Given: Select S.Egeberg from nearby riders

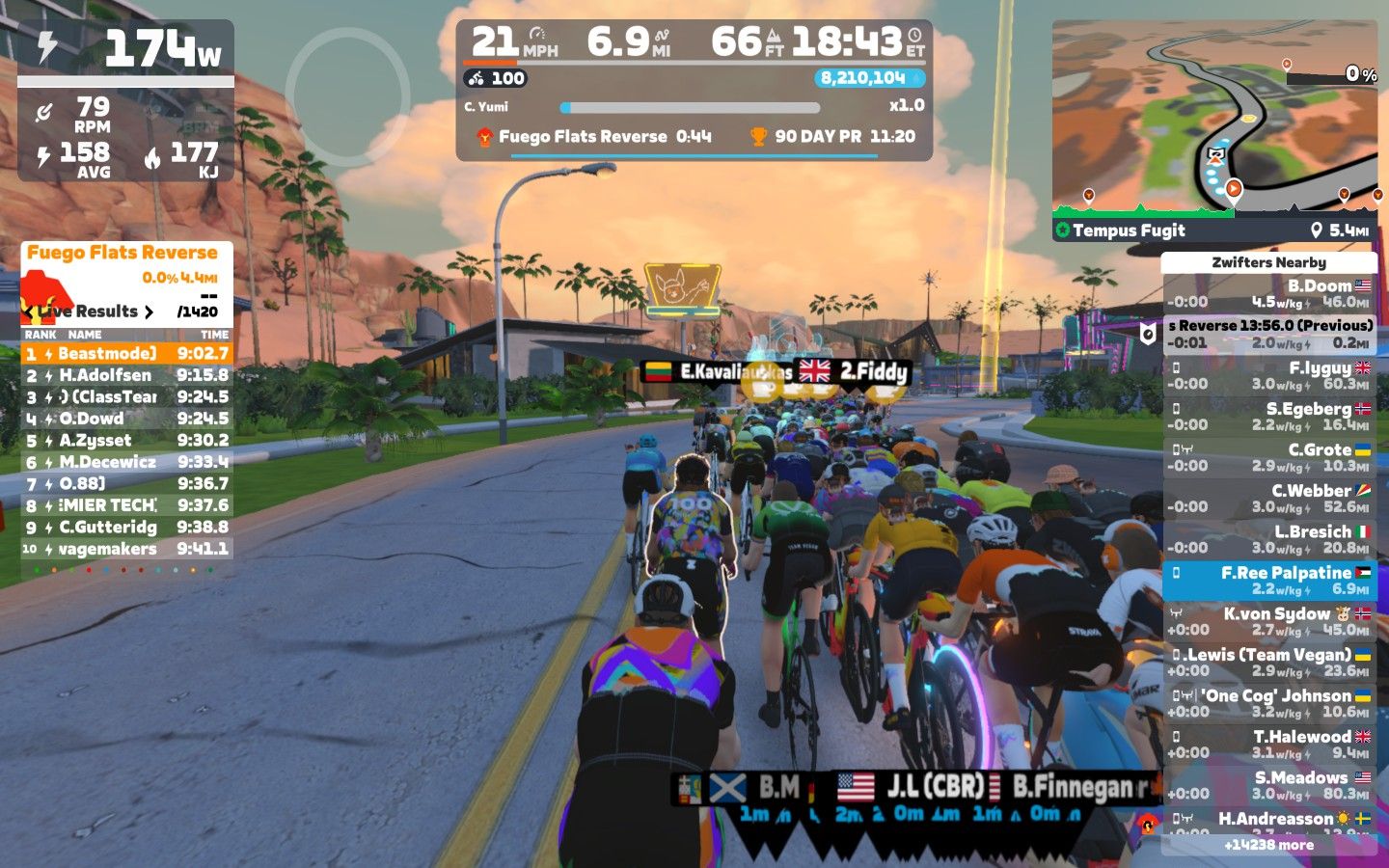Looking at the screenshot, I should pos(1268,417).
